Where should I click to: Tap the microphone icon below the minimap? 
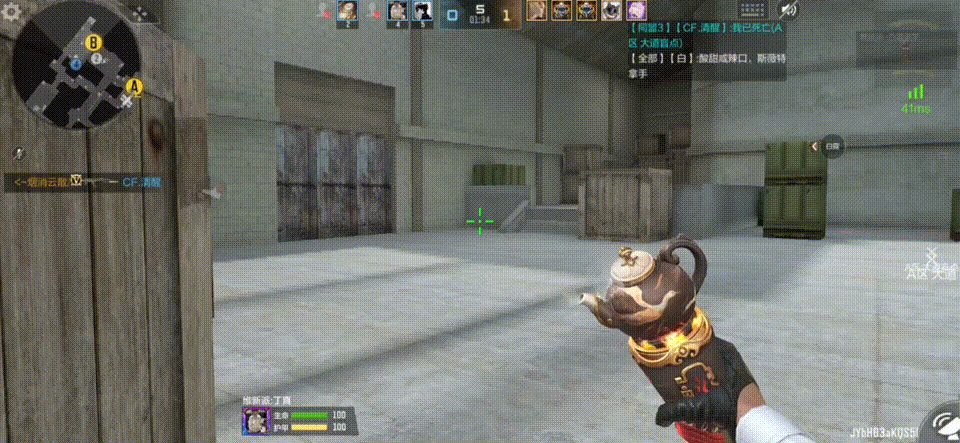19,152
